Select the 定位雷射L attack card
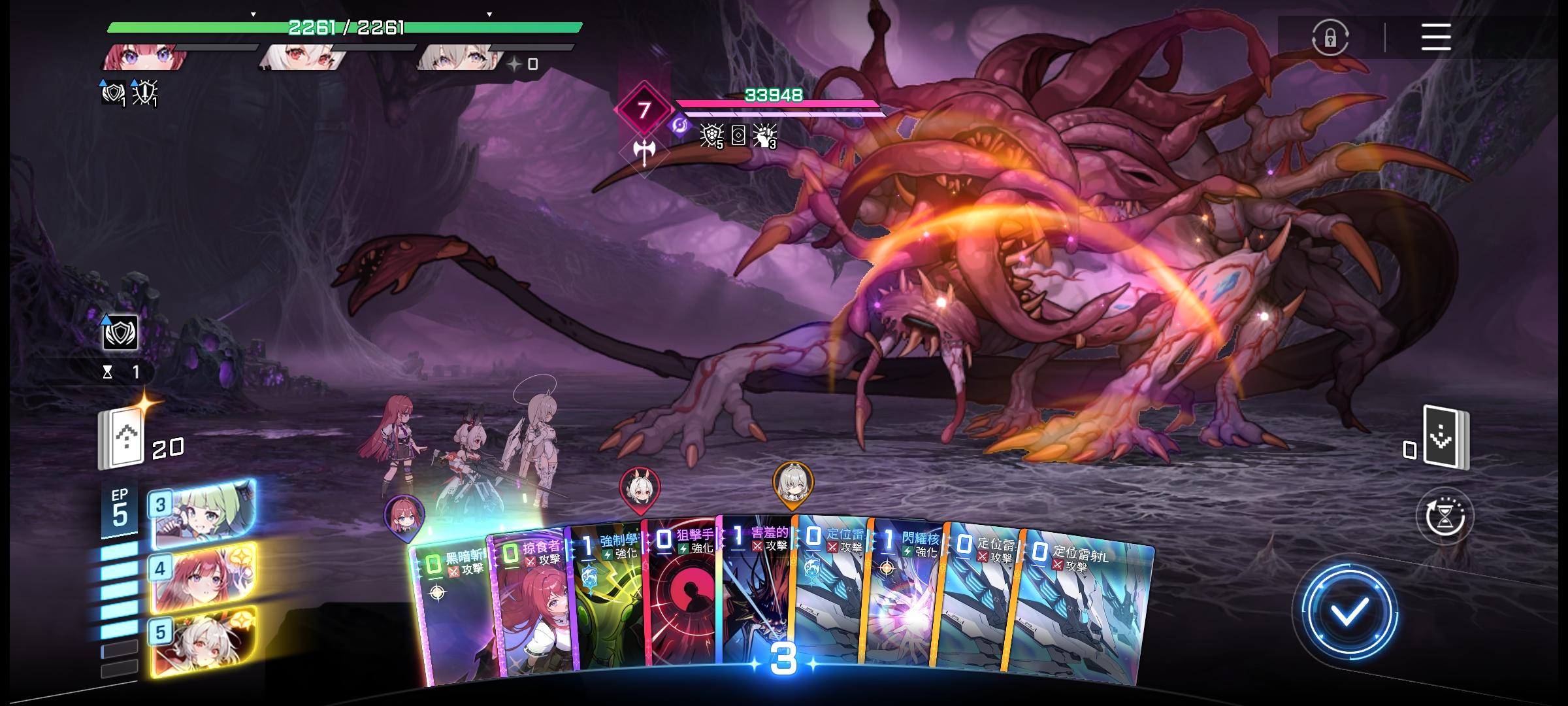The width and height of the screenshot is (1568, 706). coord(1085,608)
